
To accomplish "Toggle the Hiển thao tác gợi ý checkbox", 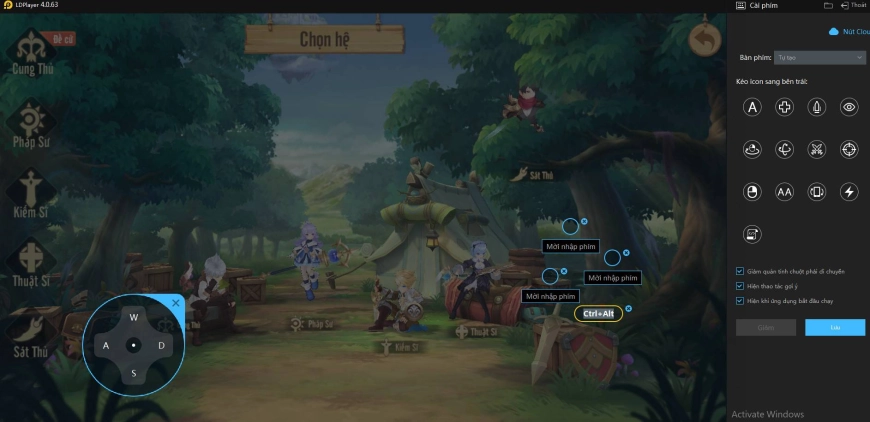I will pyautogui.click(x=740, y=285).
